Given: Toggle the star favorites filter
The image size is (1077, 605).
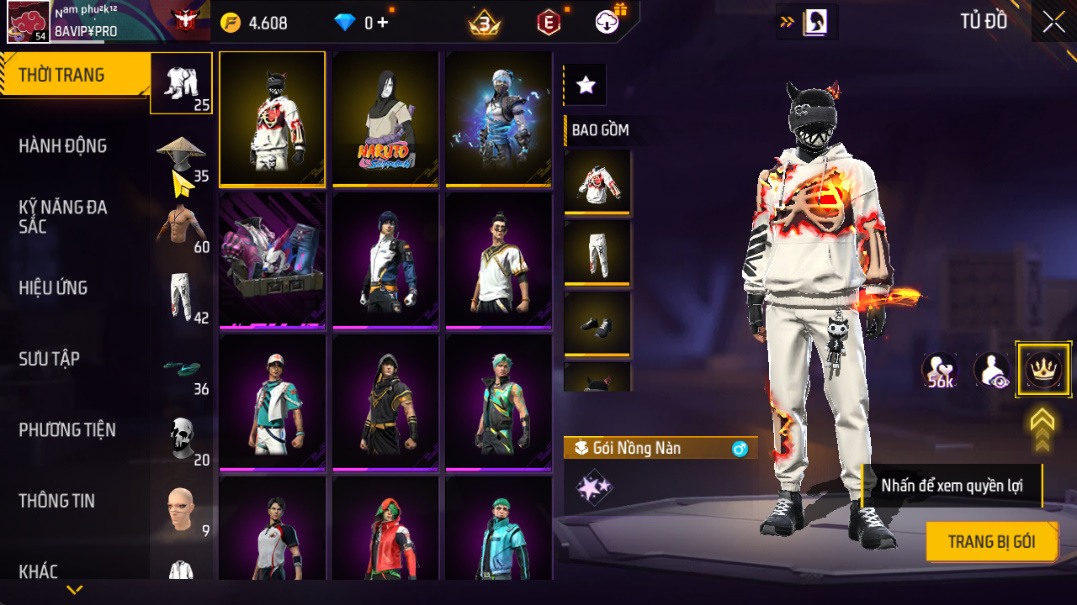Looking at the screenshot, I should click(586, 86).
